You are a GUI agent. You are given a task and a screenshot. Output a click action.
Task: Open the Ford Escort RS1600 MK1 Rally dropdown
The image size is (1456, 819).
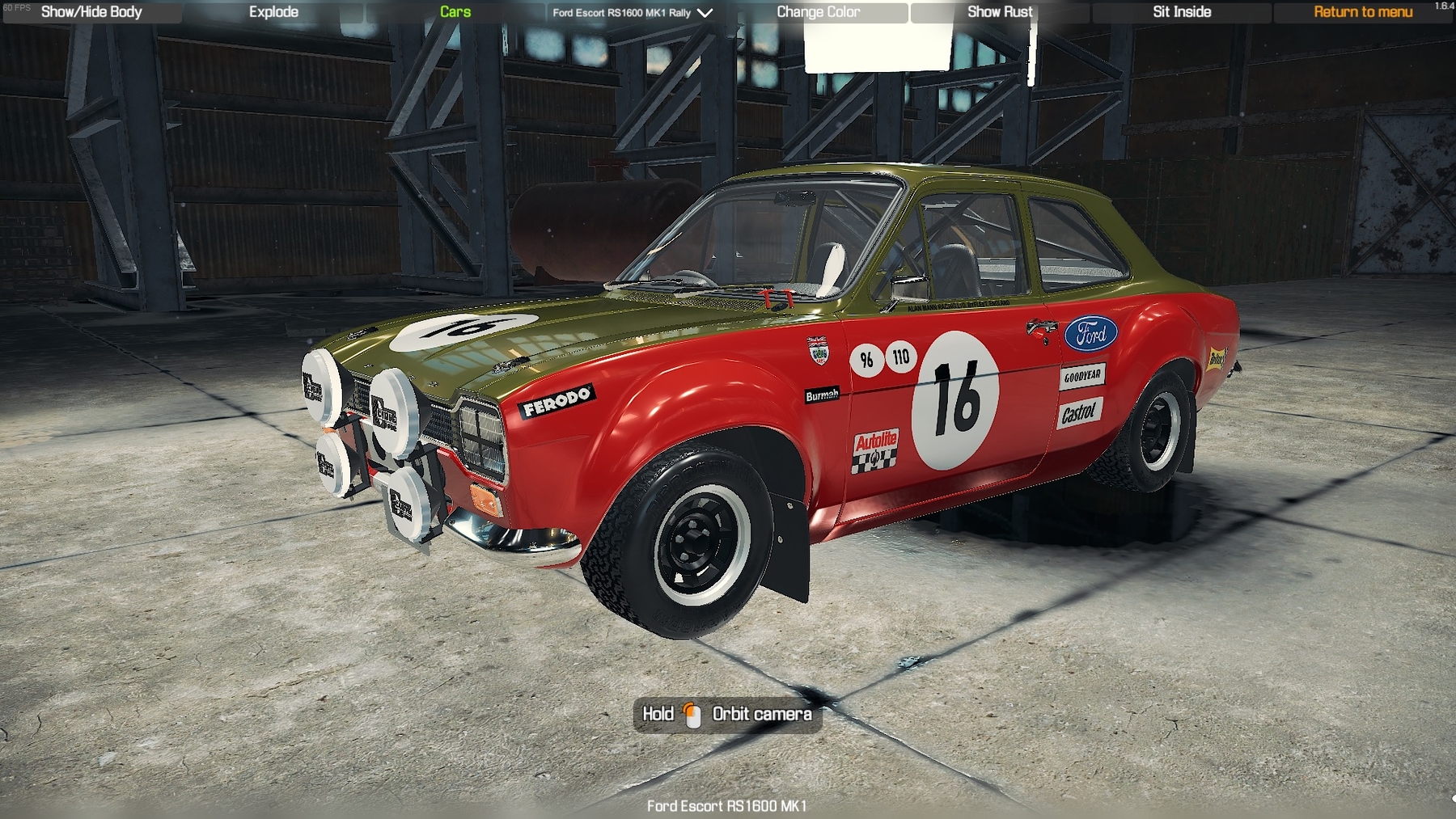pyautogui.click(x=632, y=13)
